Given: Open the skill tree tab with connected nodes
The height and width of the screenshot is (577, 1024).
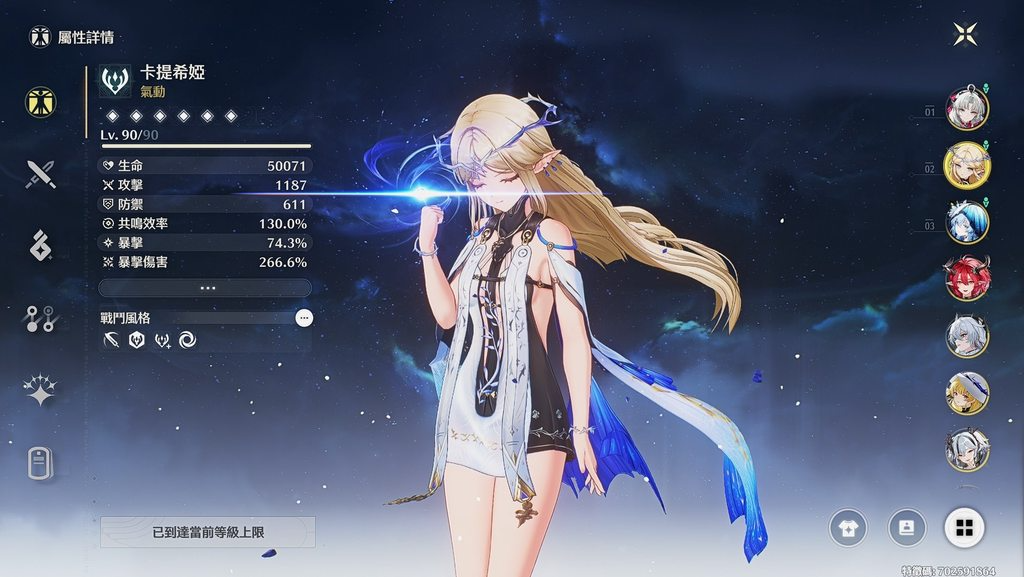Looking at the screenshot, I should click(x=41, y=318).
